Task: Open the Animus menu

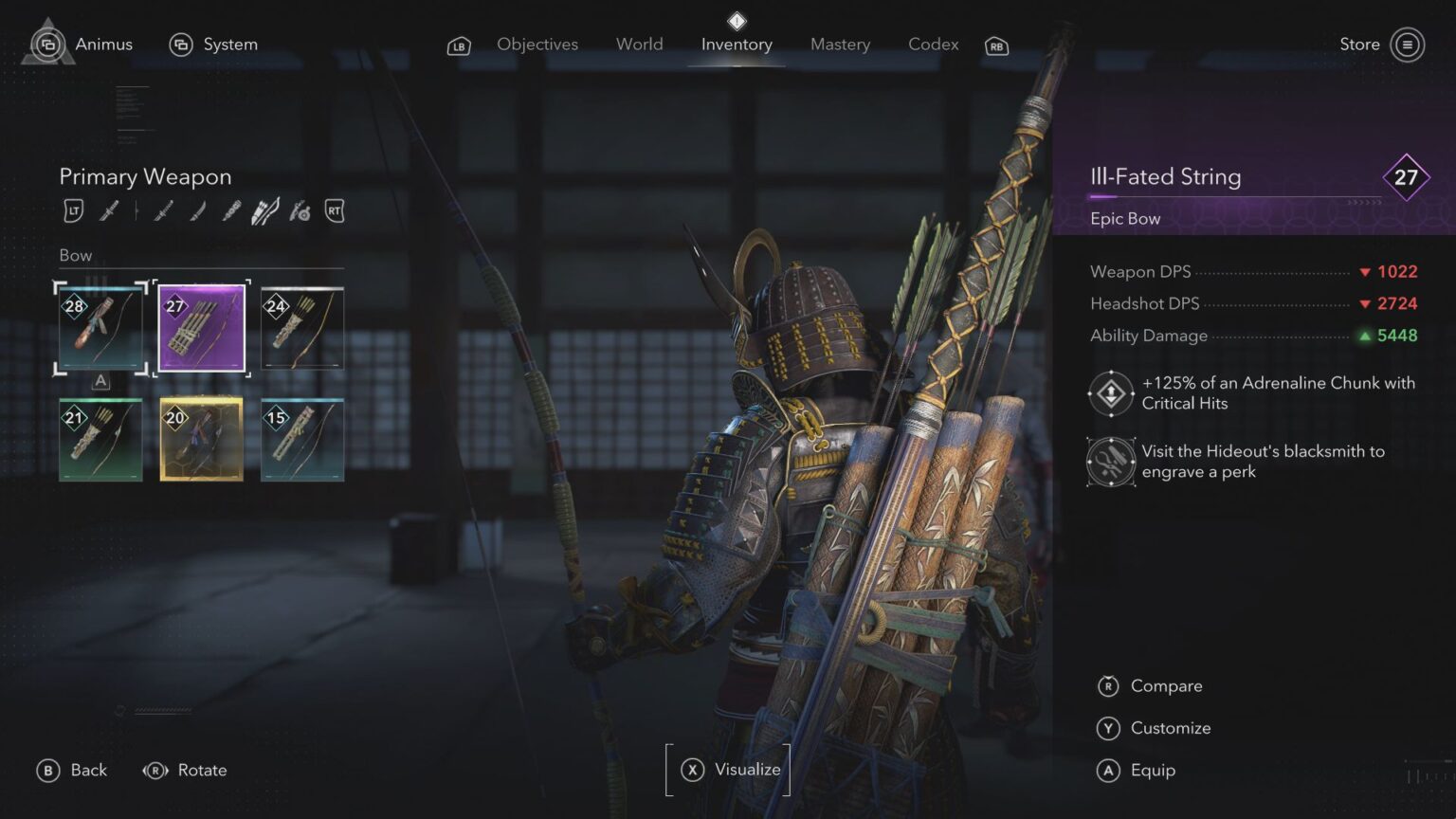Action: [x=103, y=44]
